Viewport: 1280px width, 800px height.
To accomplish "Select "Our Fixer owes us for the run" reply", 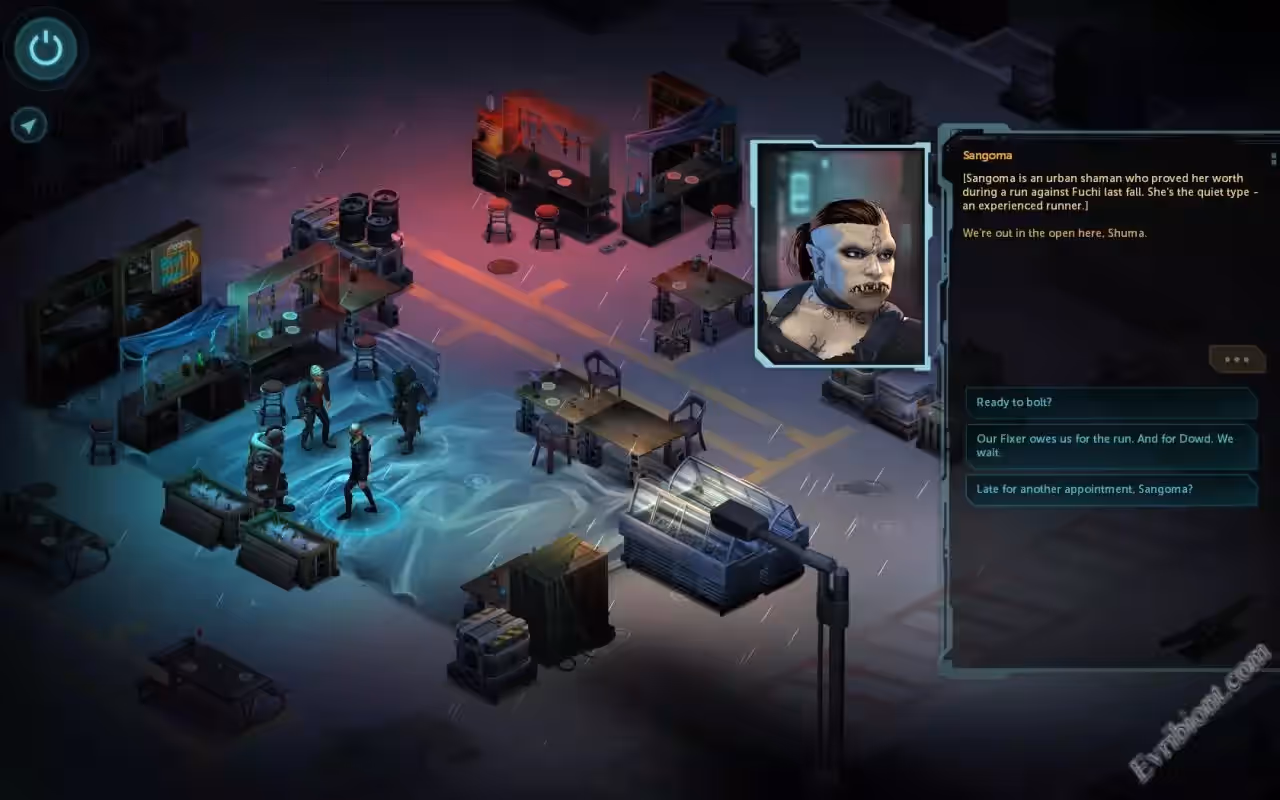I will coord(1110,446).
